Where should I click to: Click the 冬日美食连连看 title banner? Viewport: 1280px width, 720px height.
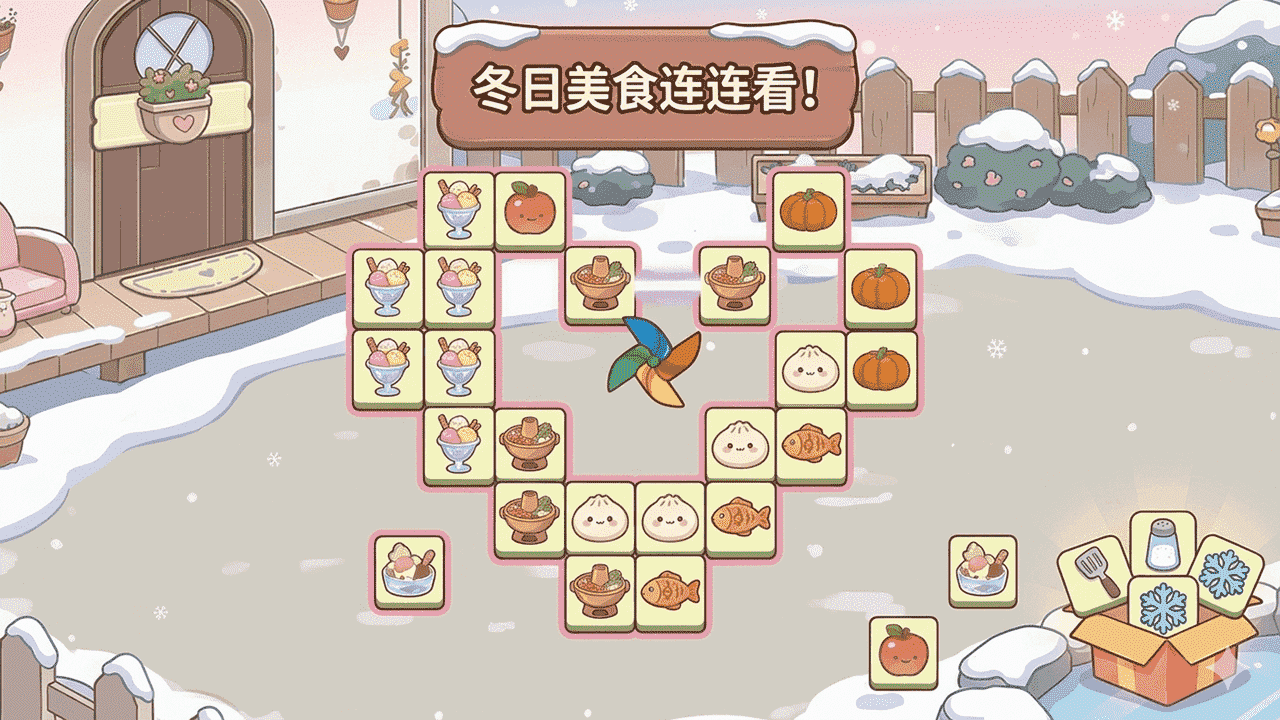pos(645,85)
